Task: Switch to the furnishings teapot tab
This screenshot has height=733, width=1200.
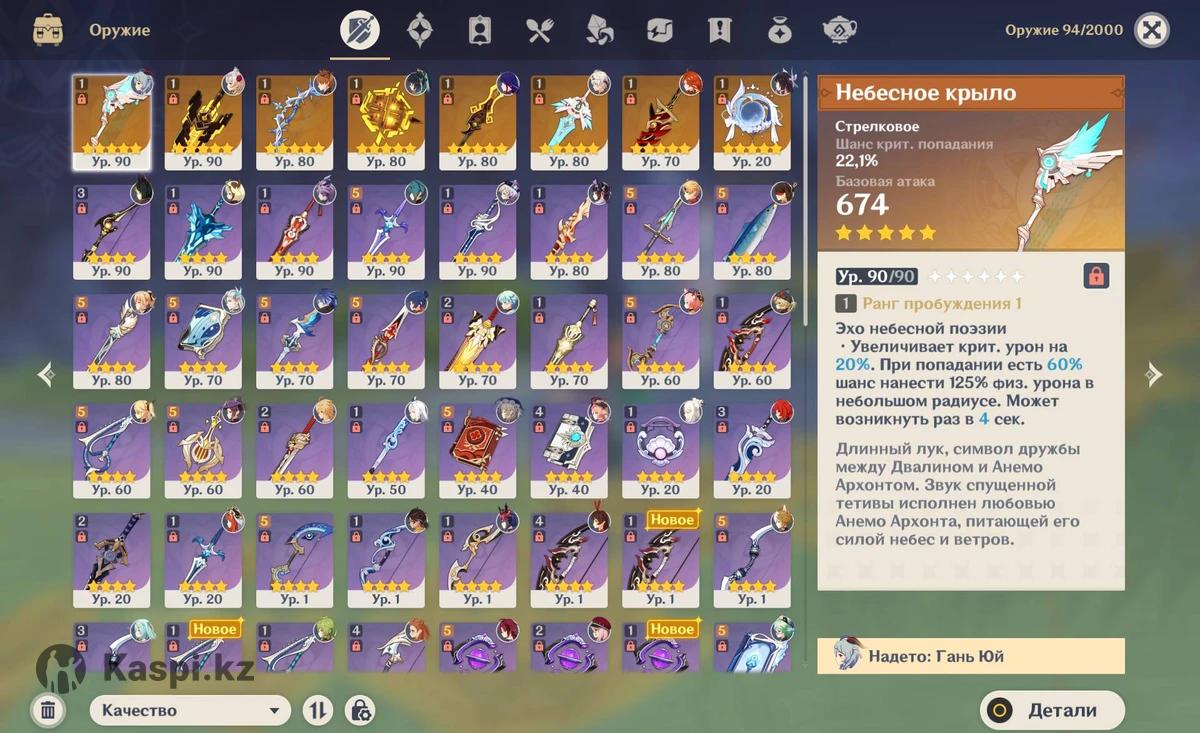Action: 839,30
